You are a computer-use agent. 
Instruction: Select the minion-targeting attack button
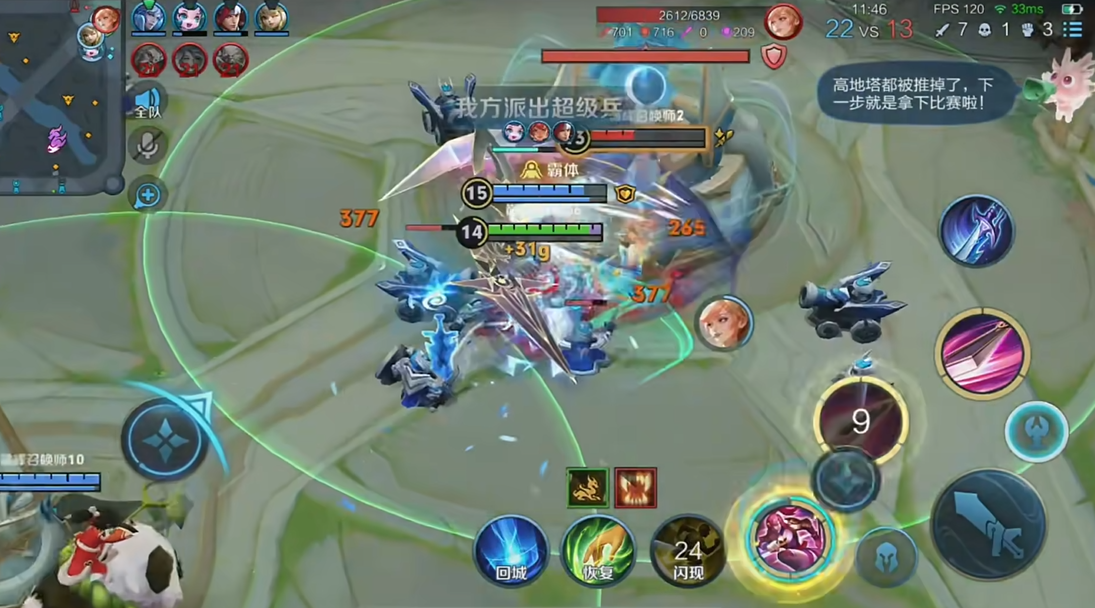(845, 479)
